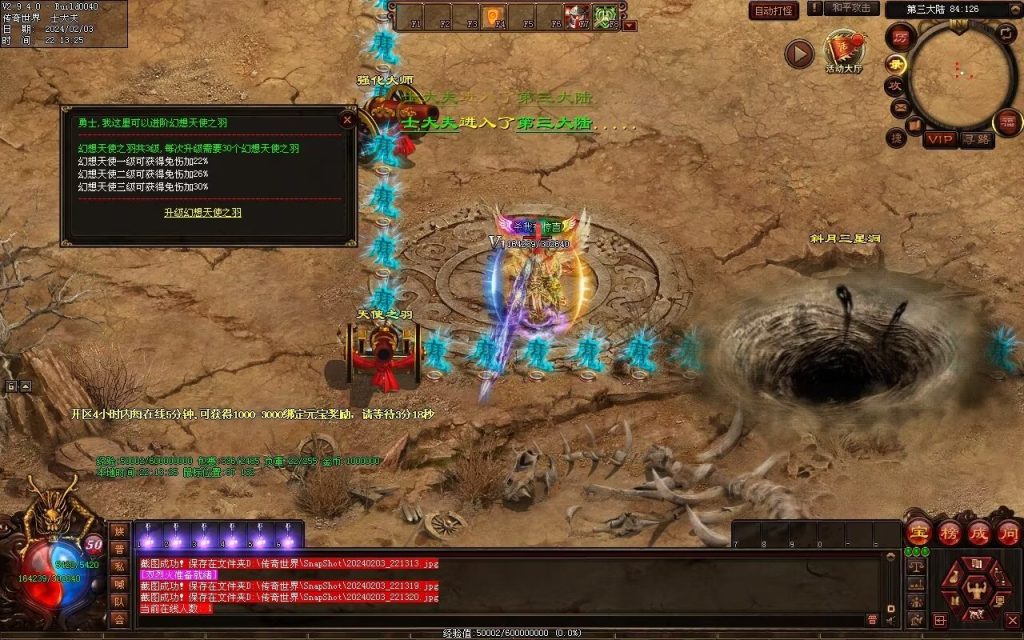Switch the 和平攻击 attack mode

(x=852, y=8)
